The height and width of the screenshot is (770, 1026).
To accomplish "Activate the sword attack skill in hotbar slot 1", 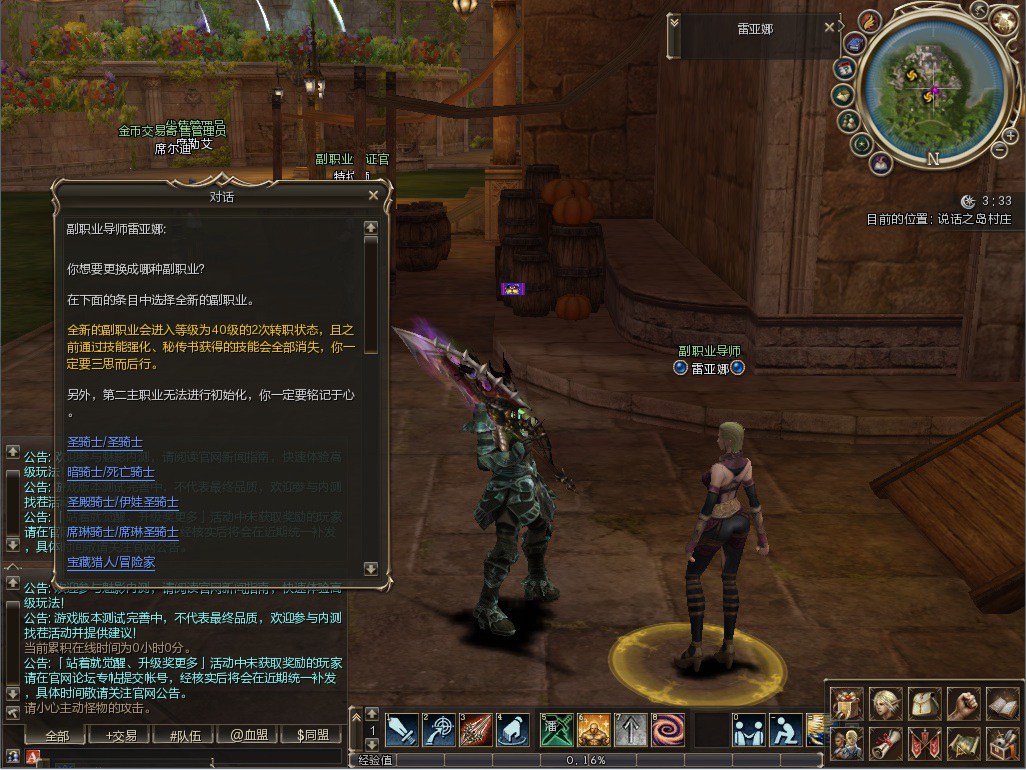I will [x=401, y=730].
